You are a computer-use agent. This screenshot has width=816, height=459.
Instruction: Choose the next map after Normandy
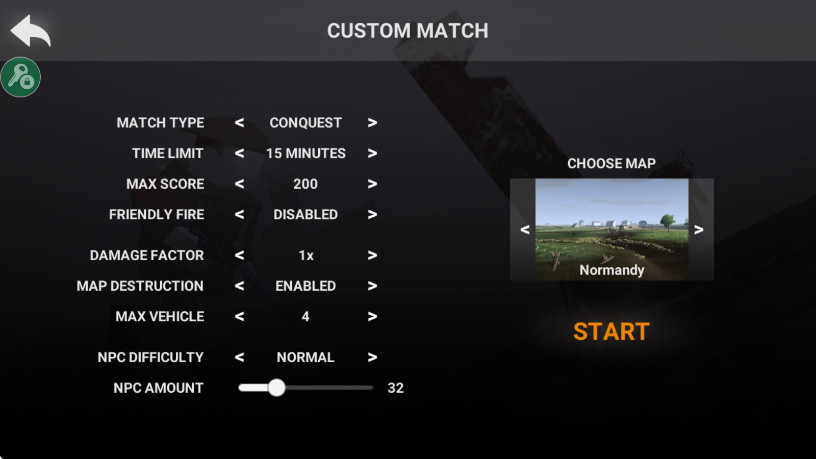tap(699, 229)
